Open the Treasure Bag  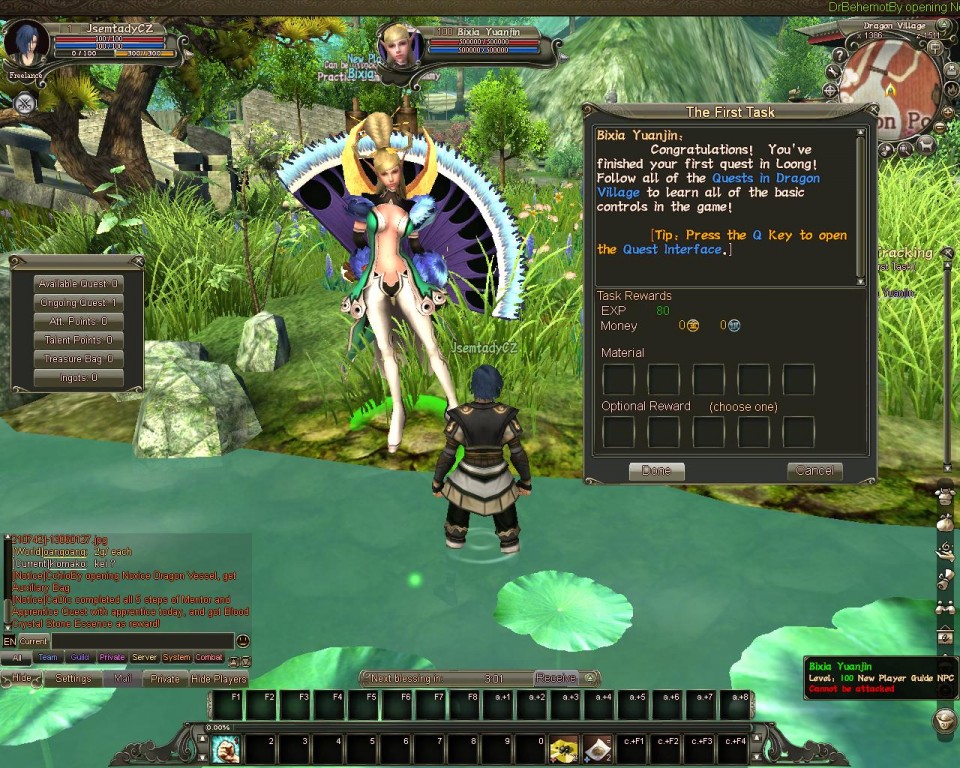coord(78,359)
